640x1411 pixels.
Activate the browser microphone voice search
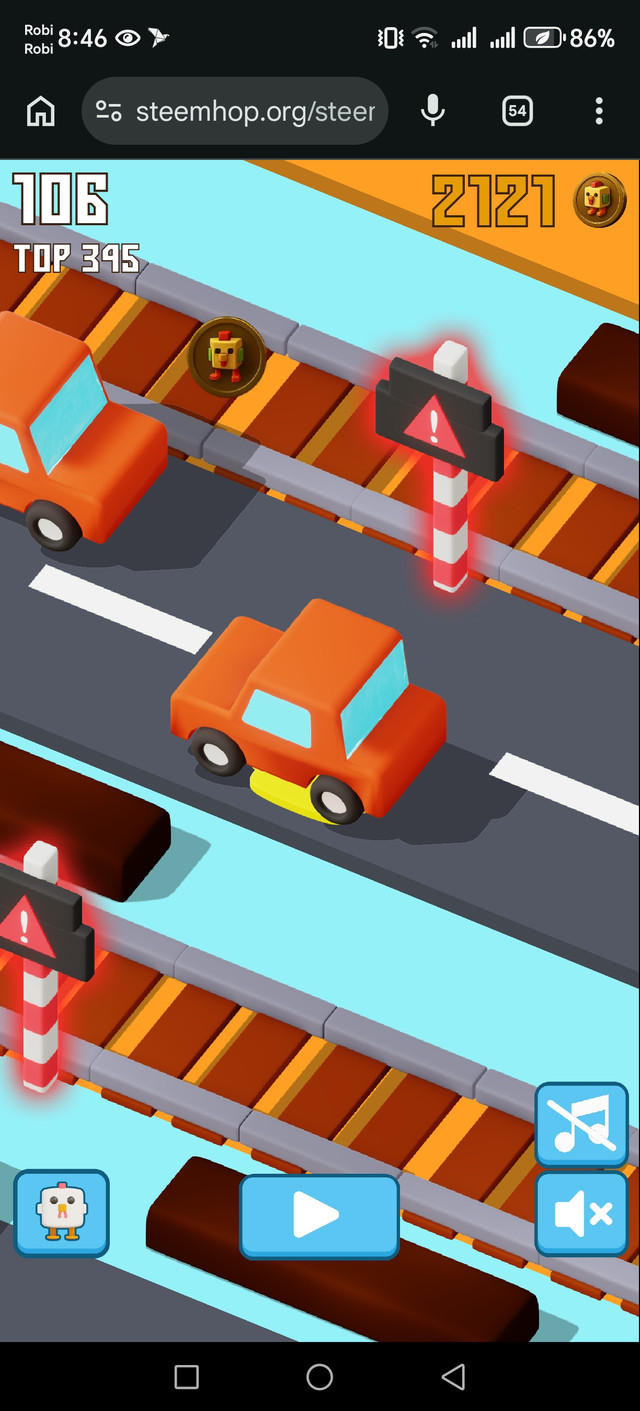click(433, 111)
